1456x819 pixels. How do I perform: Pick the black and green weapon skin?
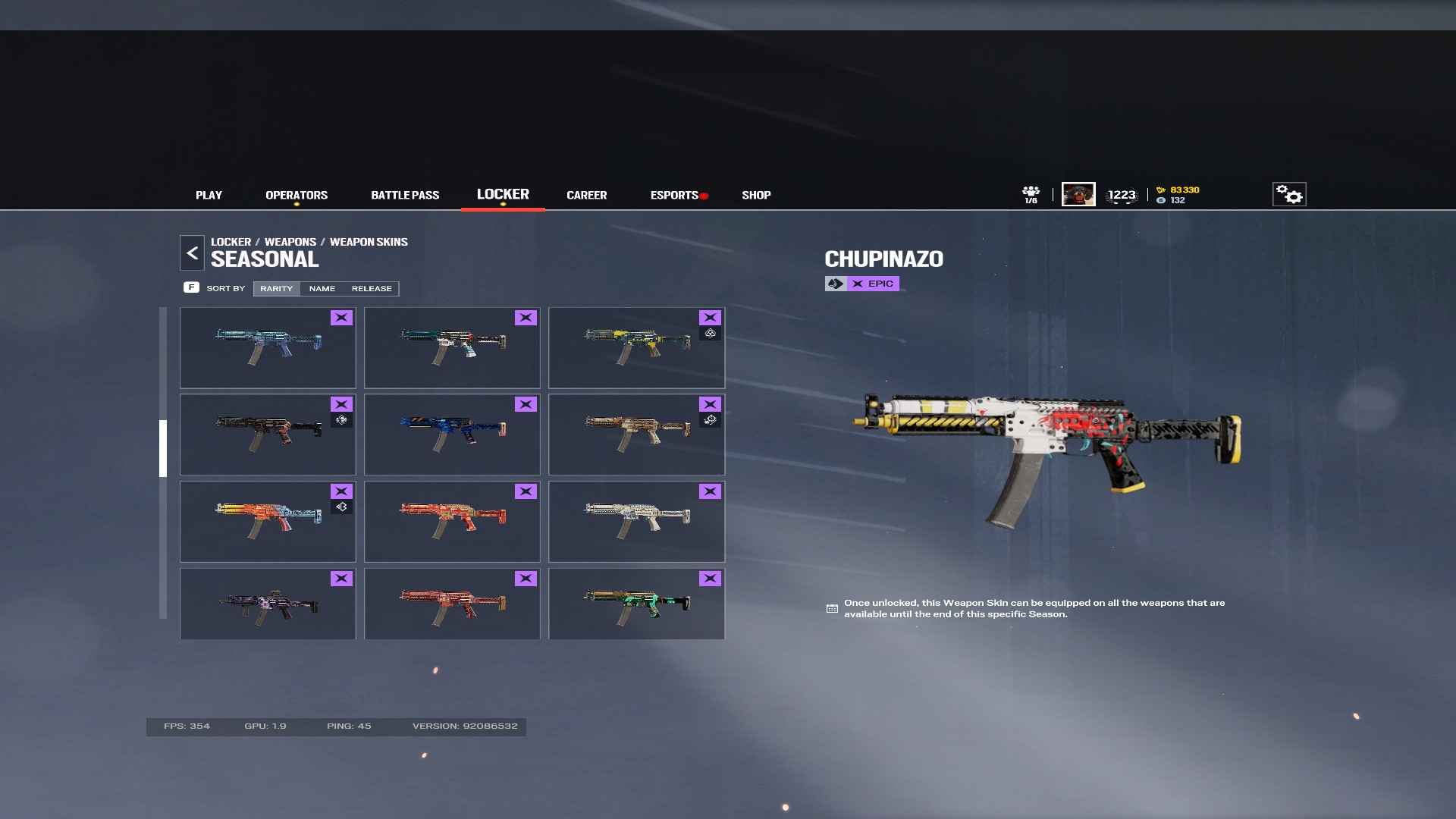(x=636, y=604)
